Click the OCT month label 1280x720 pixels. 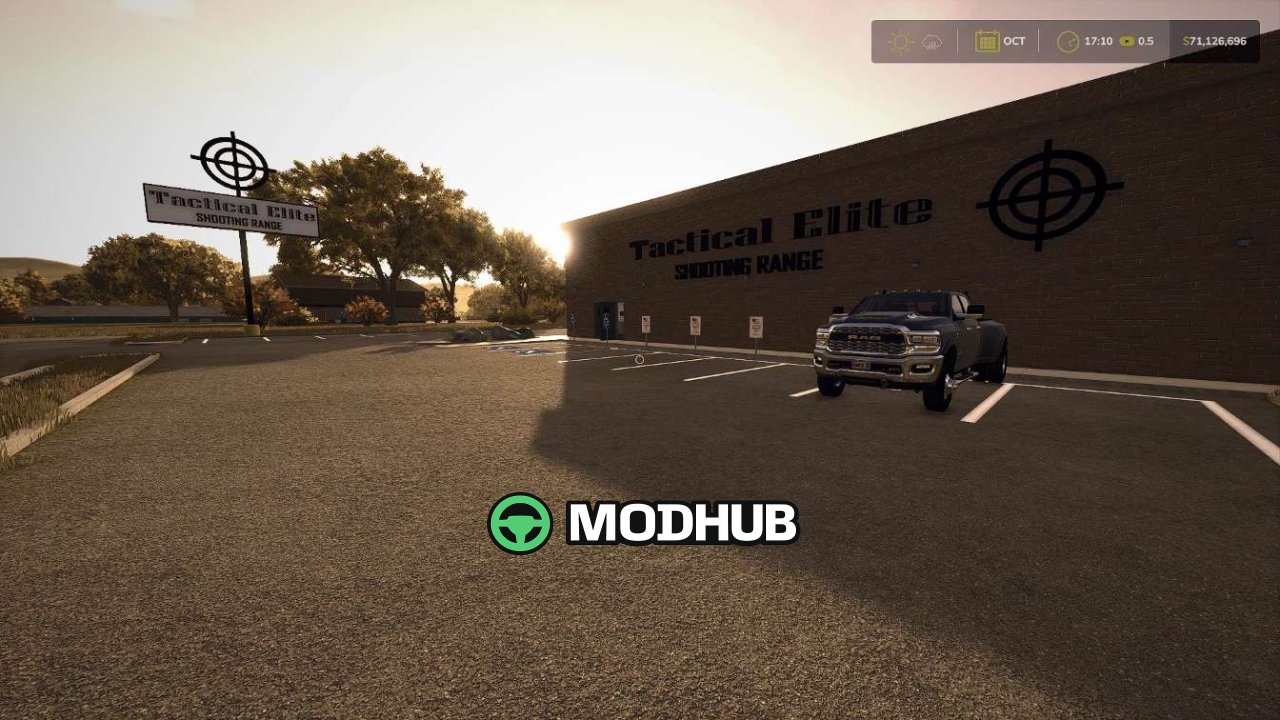click(x=1012, y=41)
